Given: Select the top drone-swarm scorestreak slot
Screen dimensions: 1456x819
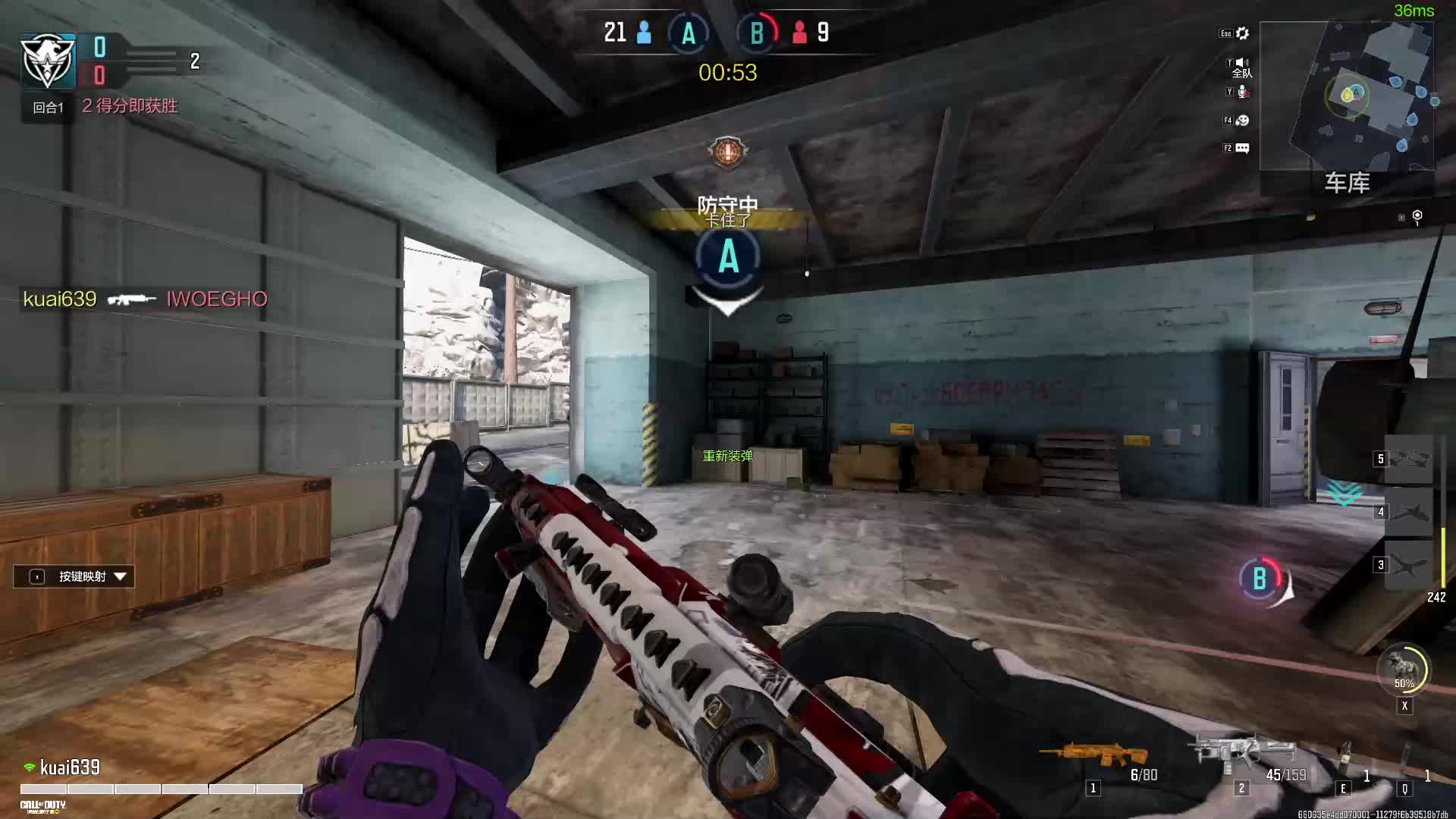Looking at the screenshot, I should 1408,459.
